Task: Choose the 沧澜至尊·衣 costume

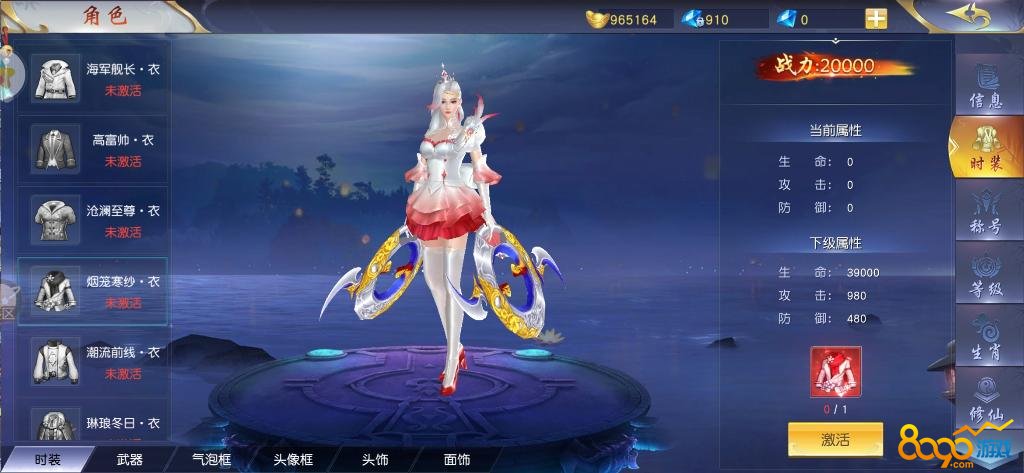Action: (93, 221)
